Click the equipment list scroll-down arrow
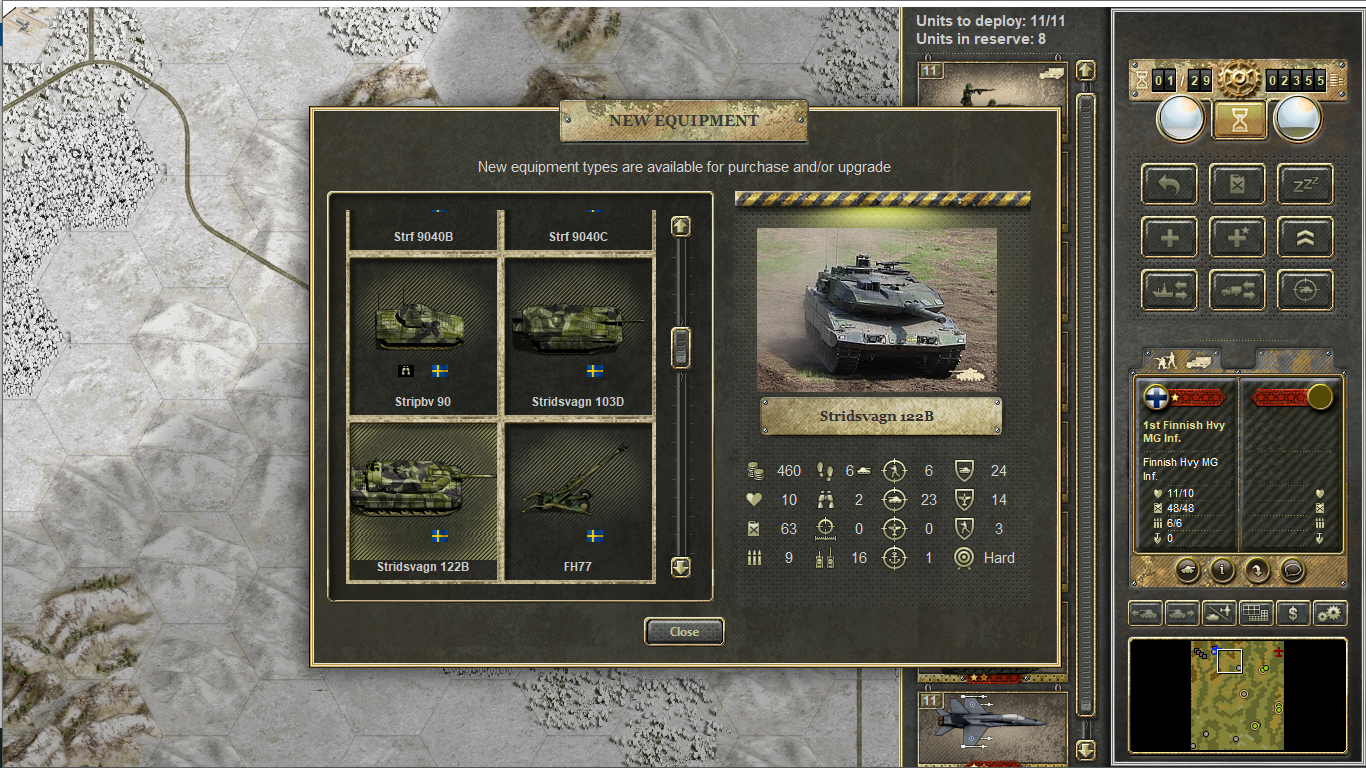The image size is (1366, 768). [681, 567]
